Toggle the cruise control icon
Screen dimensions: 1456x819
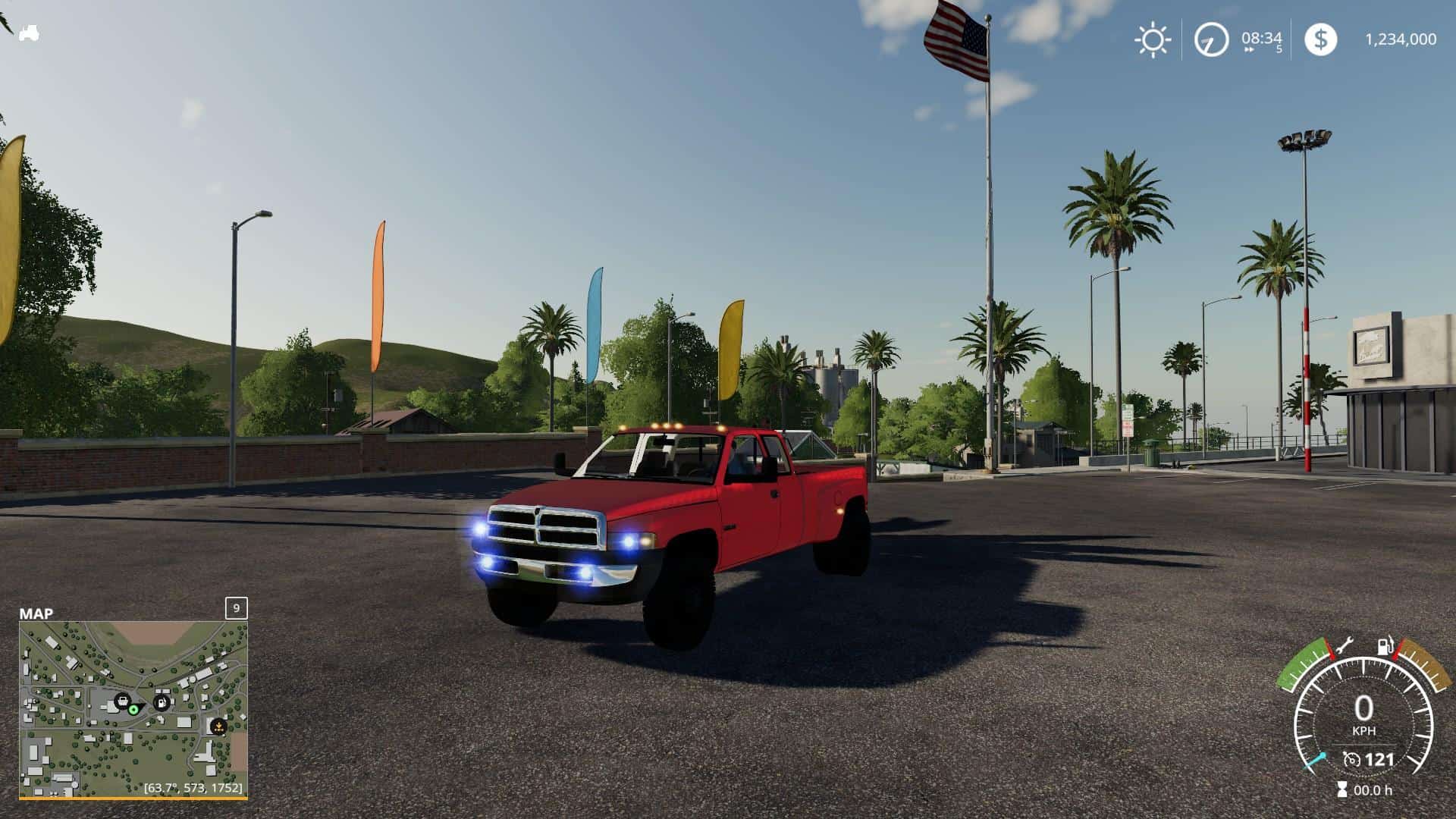point(1352,759)
